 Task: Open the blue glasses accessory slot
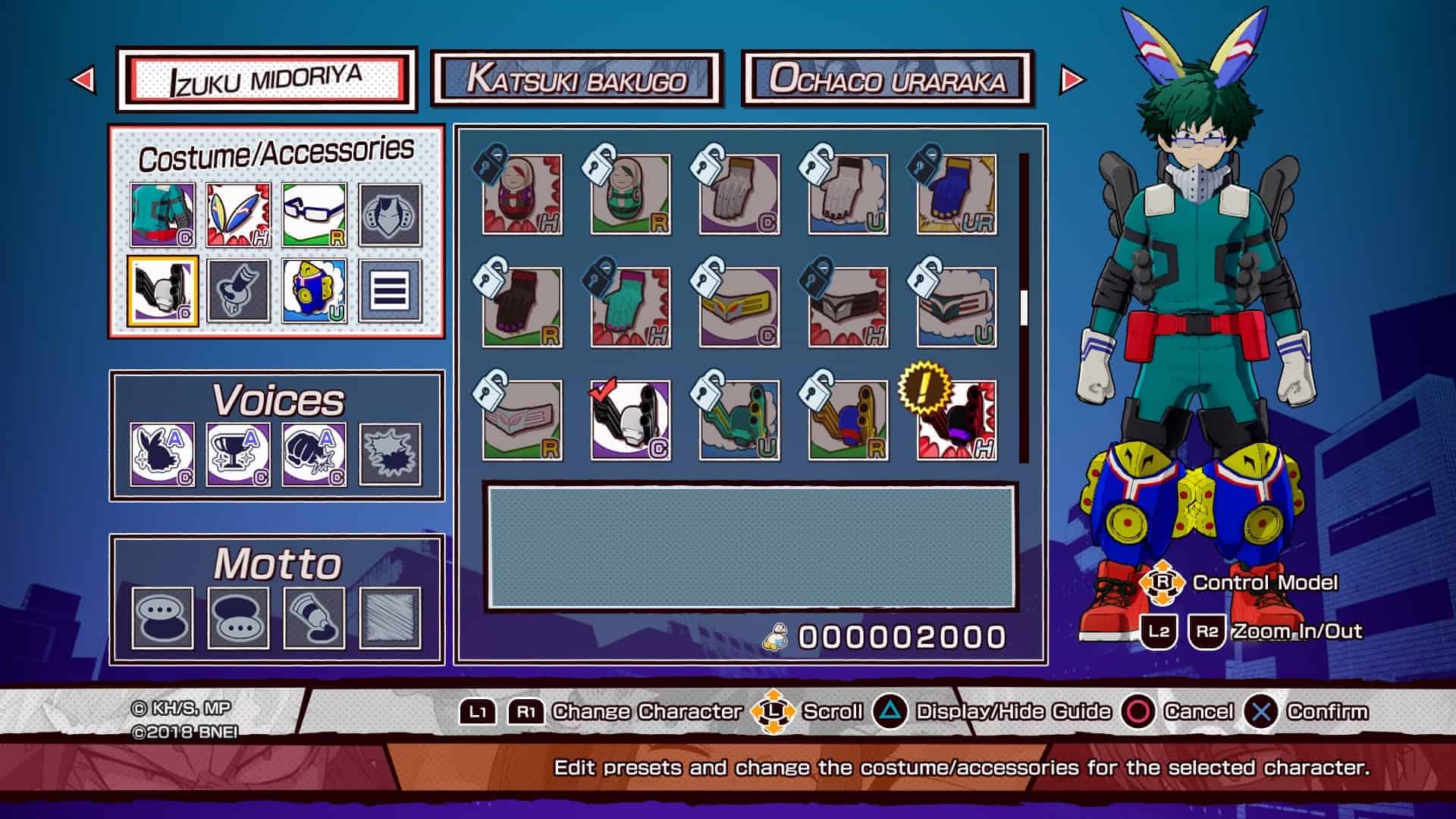pyautogui.click(x=314, y=215)
